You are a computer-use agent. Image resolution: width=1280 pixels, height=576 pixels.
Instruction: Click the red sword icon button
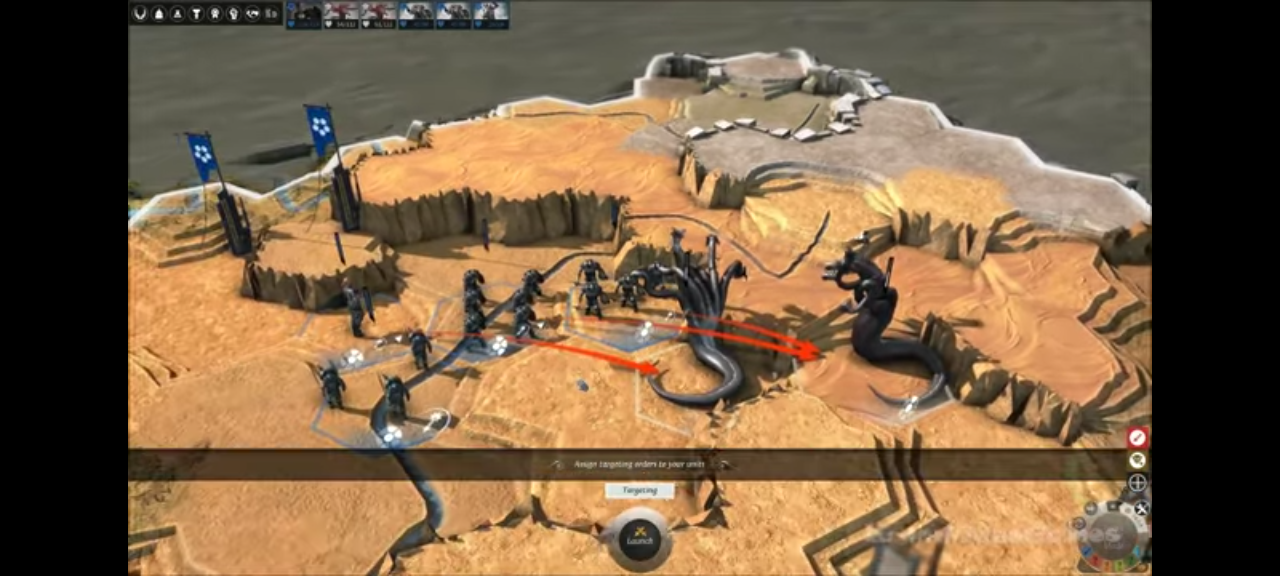point(1137,437)
